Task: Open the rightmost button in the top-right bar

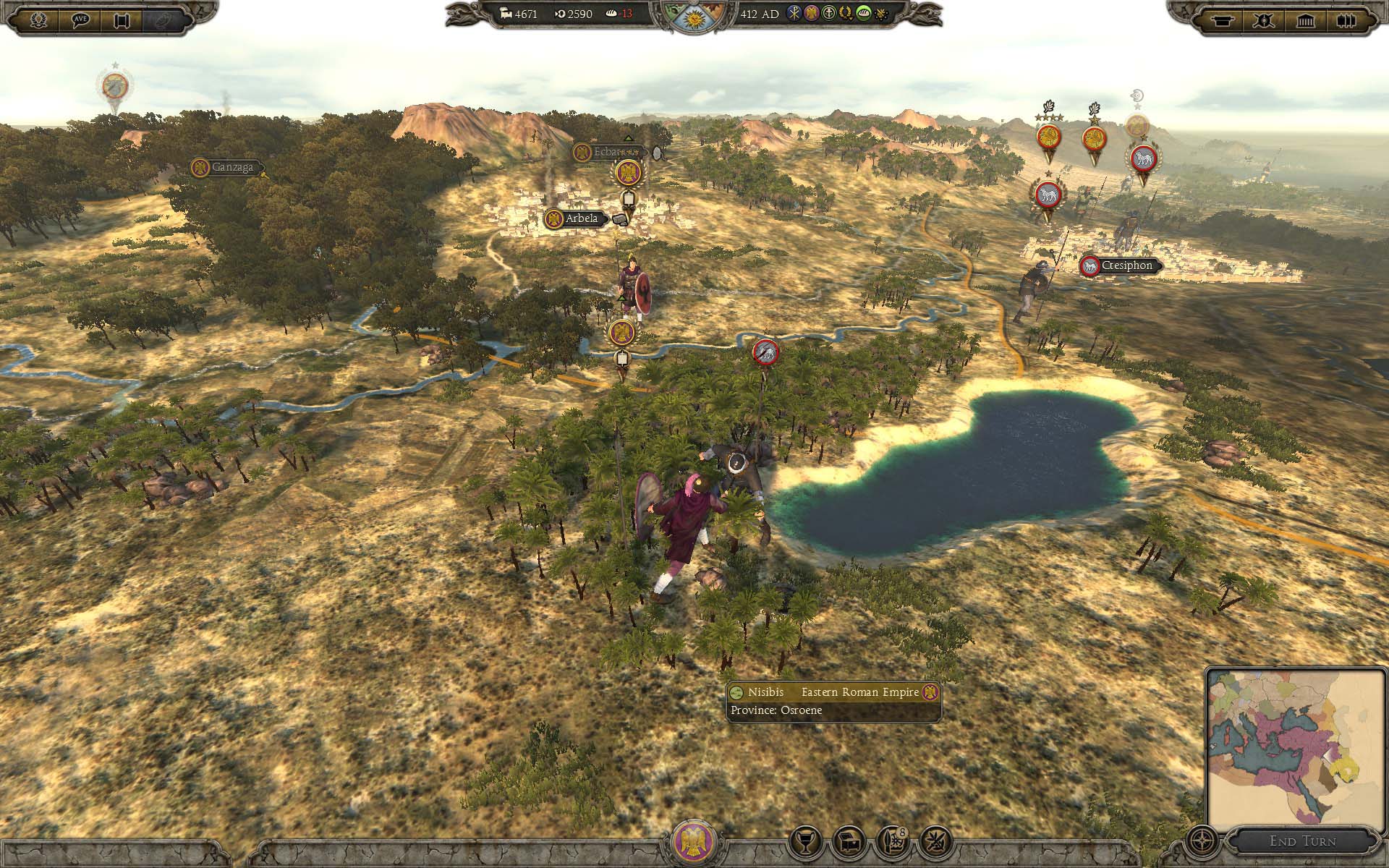Action: 1346,20
